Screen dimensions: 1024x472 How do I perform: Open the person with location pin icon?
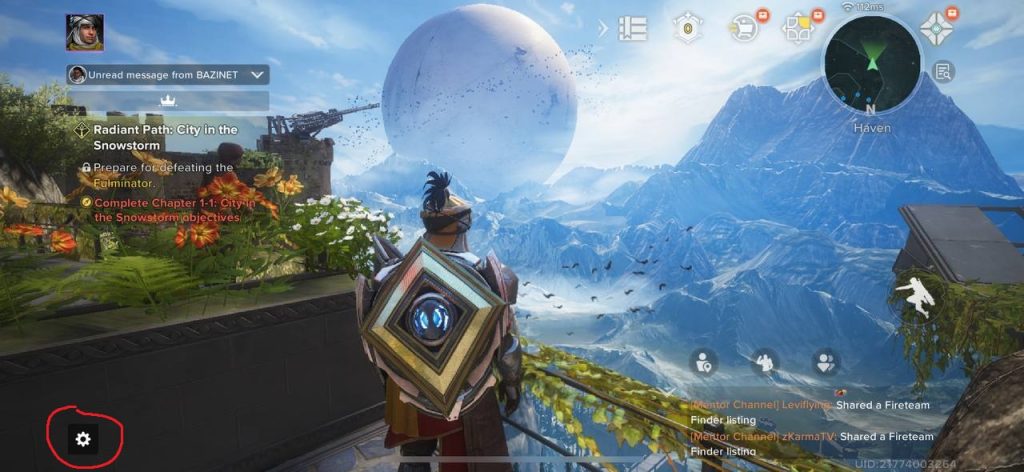[x=705, y=362]
